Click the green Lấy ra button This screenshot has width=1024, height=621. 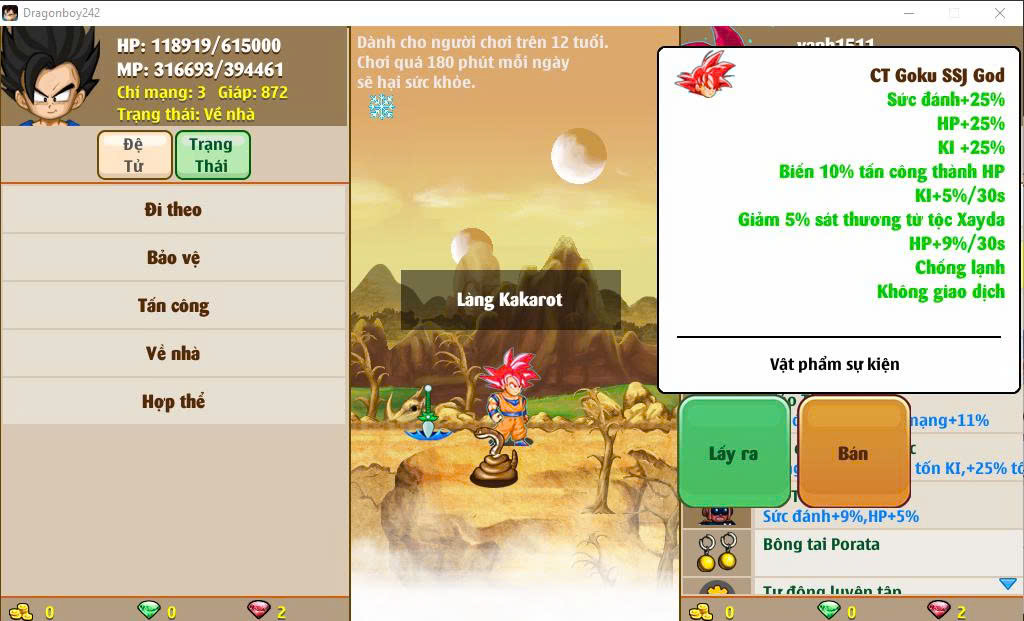[x=734, y=453]
